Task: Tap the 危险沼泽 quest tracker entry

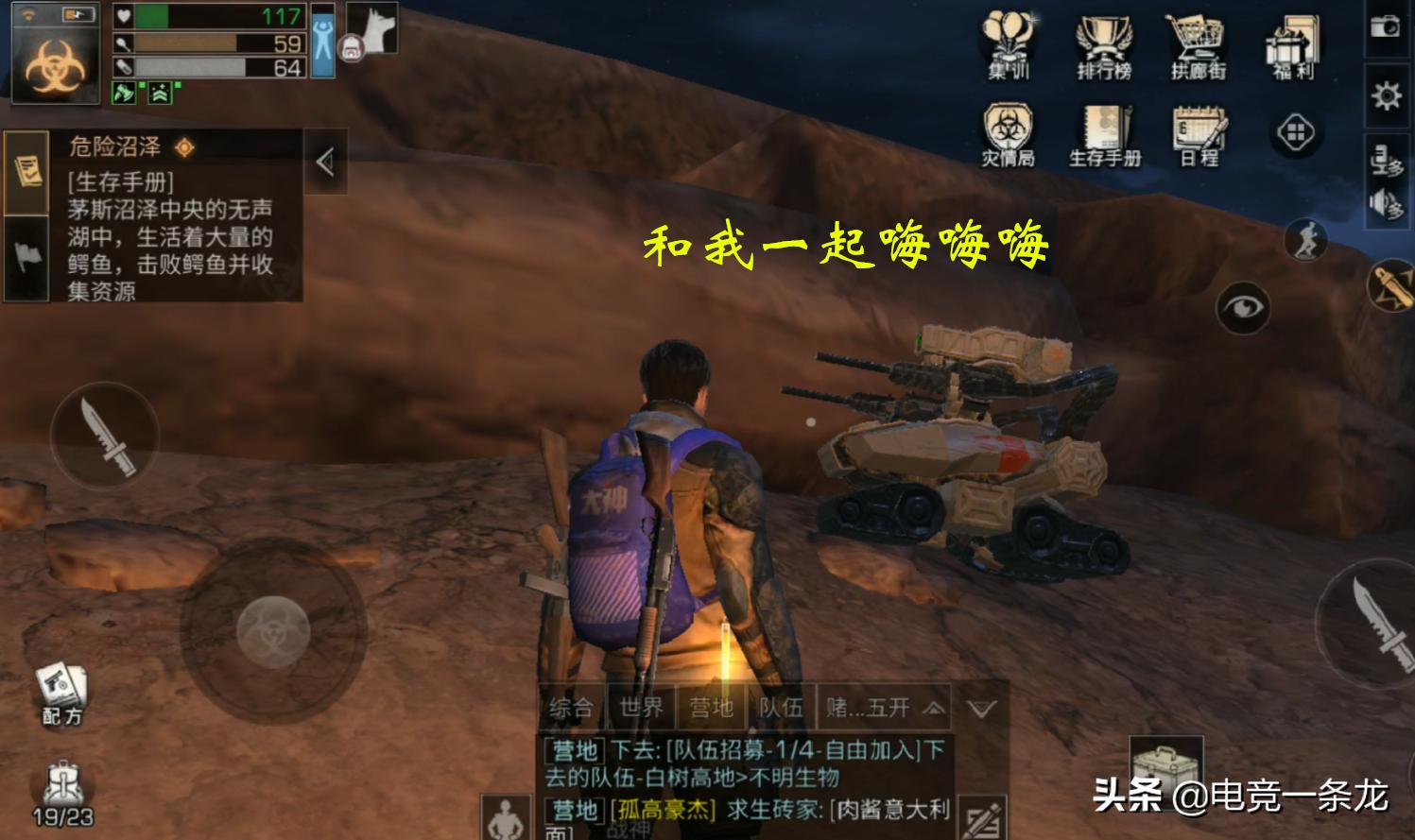Action: (x=170, y=217)
